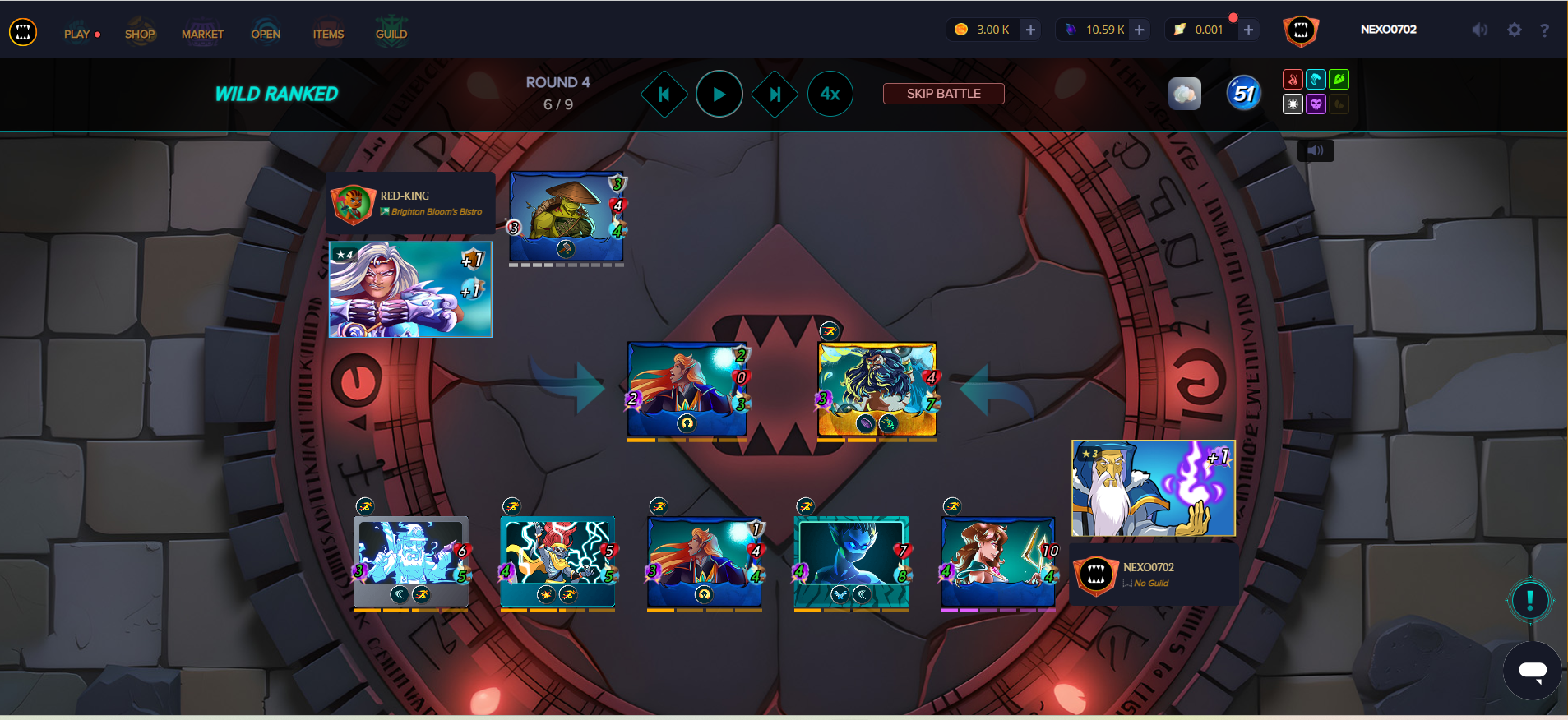
Task: Click the mana cap 51 badge
Action: tap(1242, 93)
